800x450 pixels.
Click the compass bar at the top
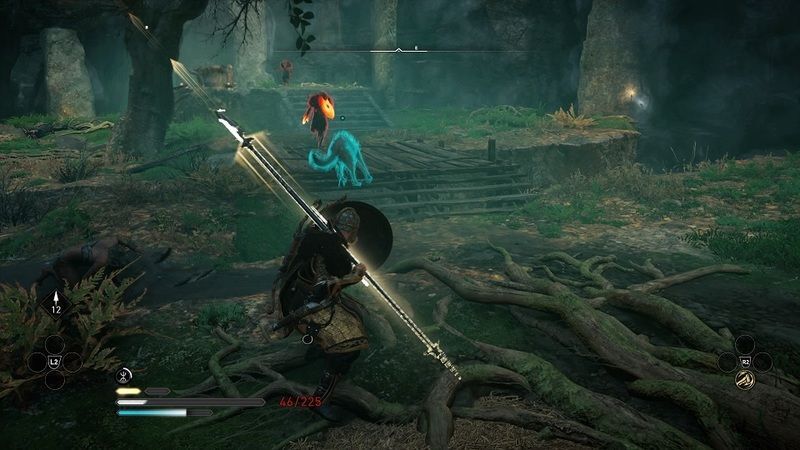398,49
